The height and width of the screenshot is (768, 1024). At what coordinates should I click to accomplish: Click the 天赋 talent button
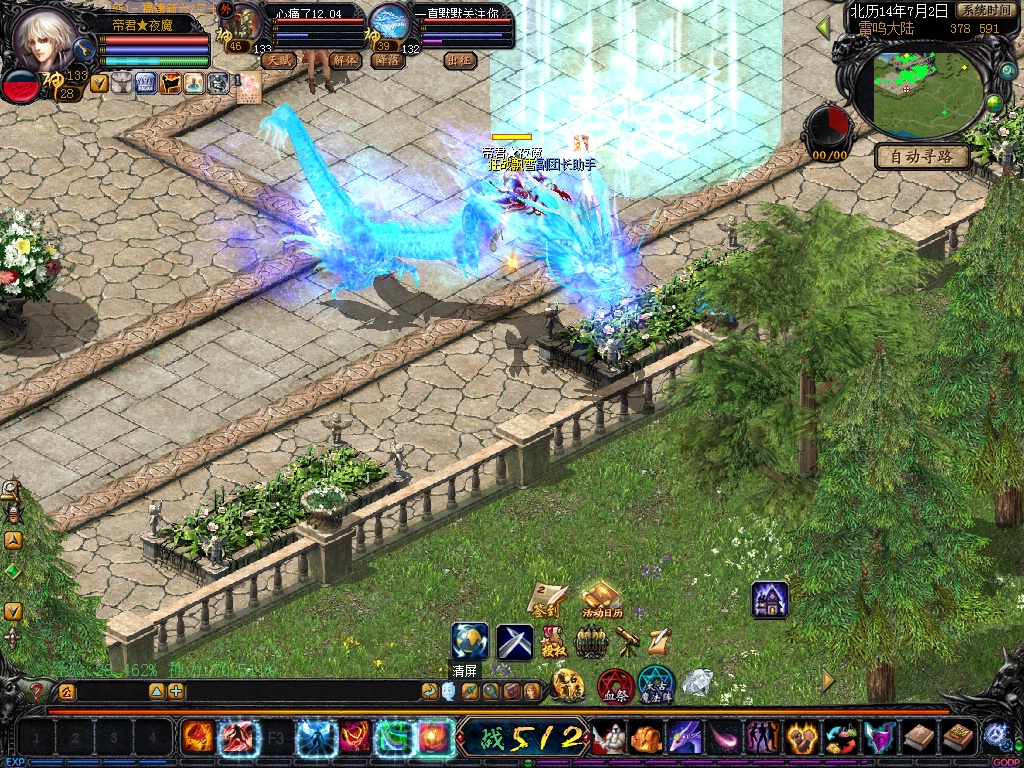tap(279, 60)
